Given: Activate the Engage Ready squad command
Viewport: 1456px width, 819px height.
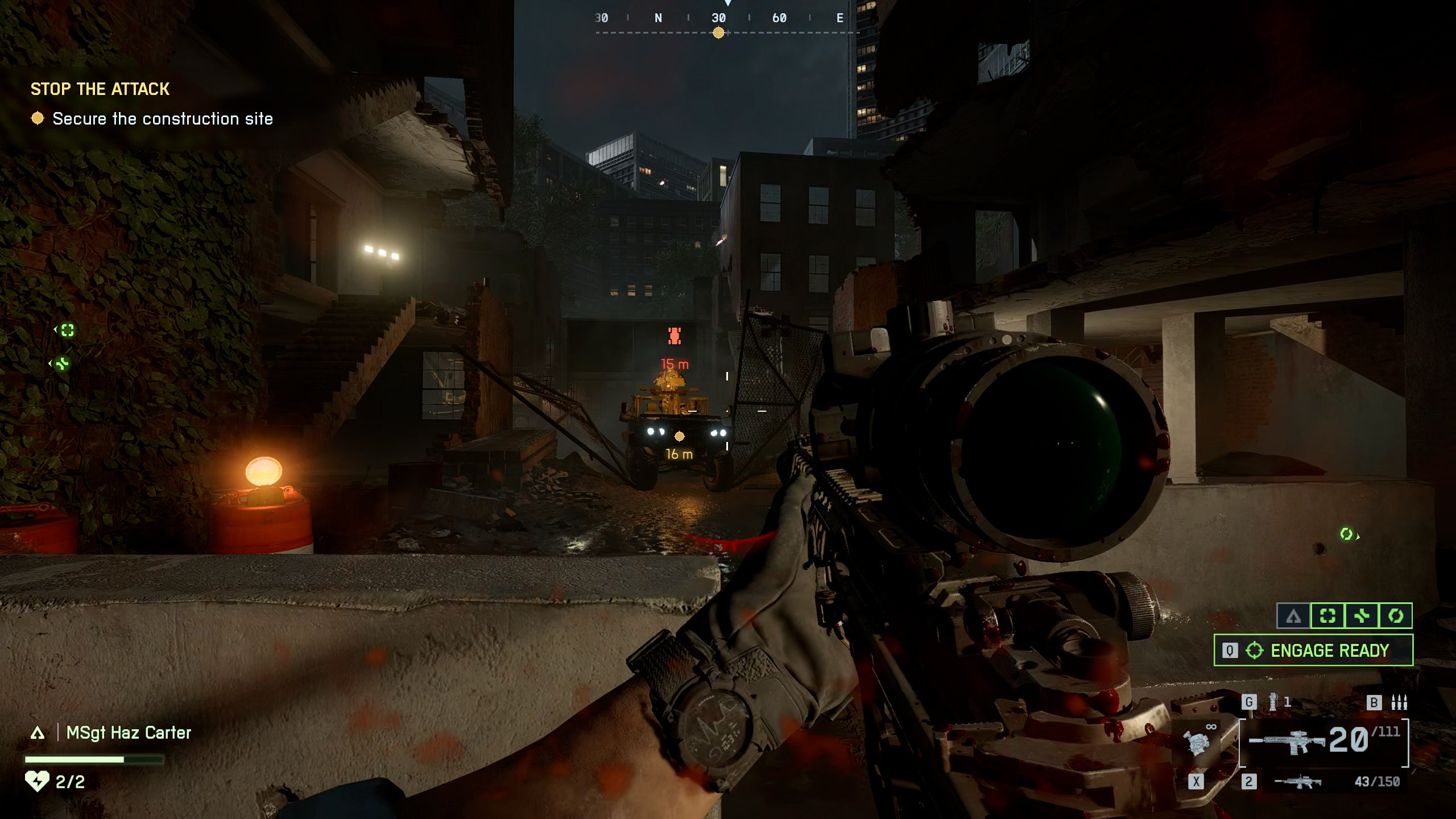Looking at the screenshot, I should 1313,650.
